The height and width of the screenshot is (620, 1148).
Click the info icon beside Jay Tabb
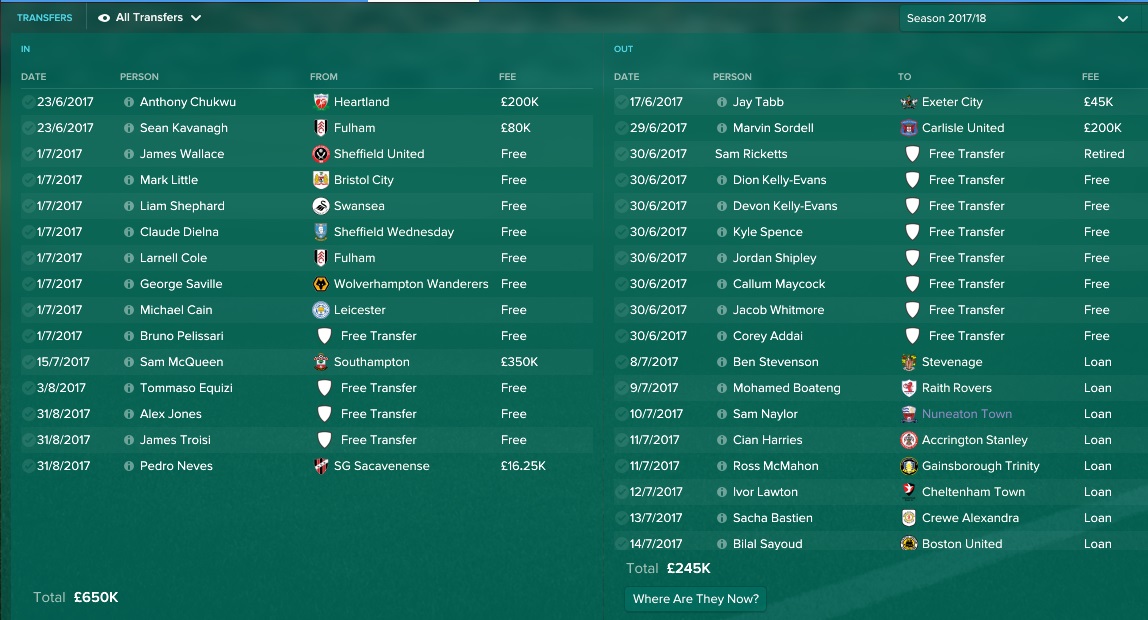pyautogui.click(x=722, y=102)
